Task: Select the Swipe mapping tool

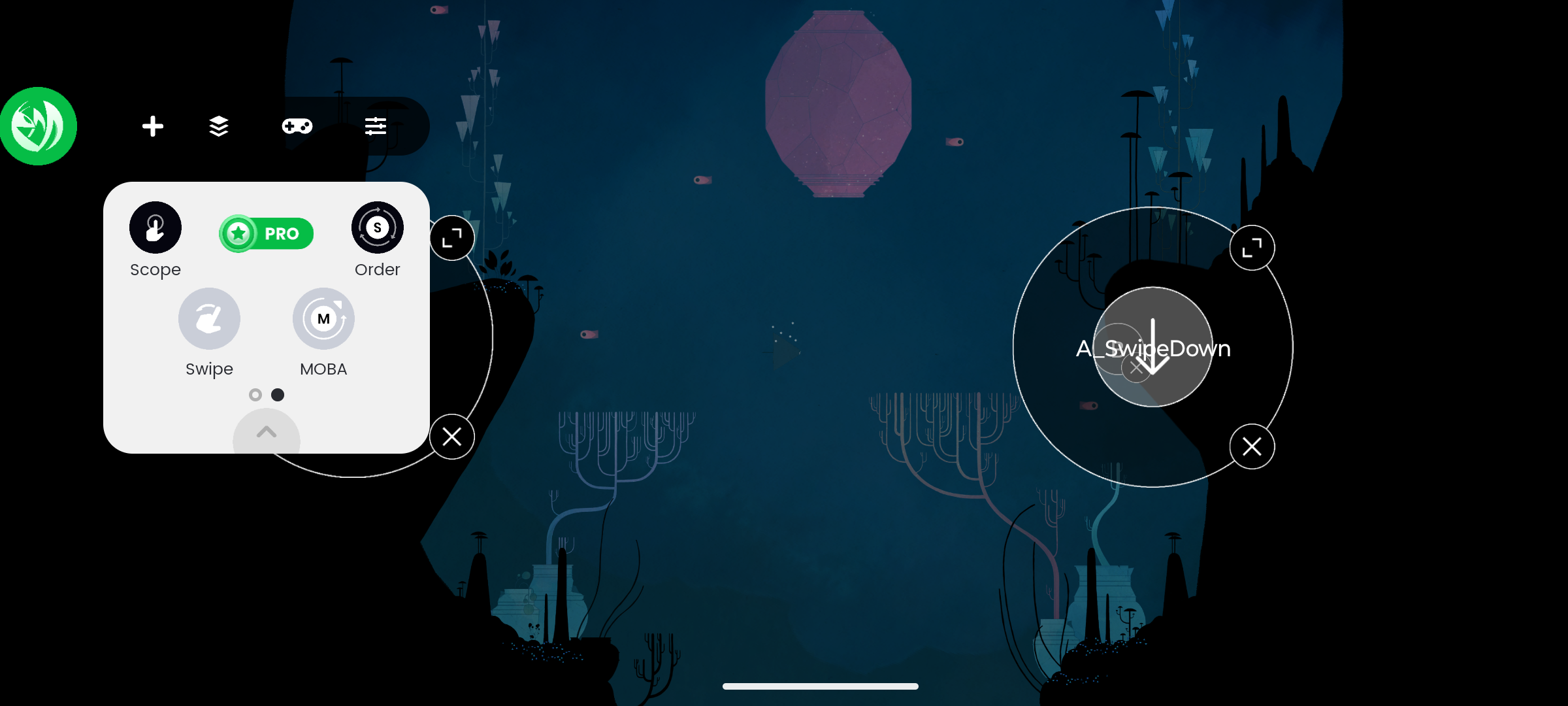Action: pos(209,318)
